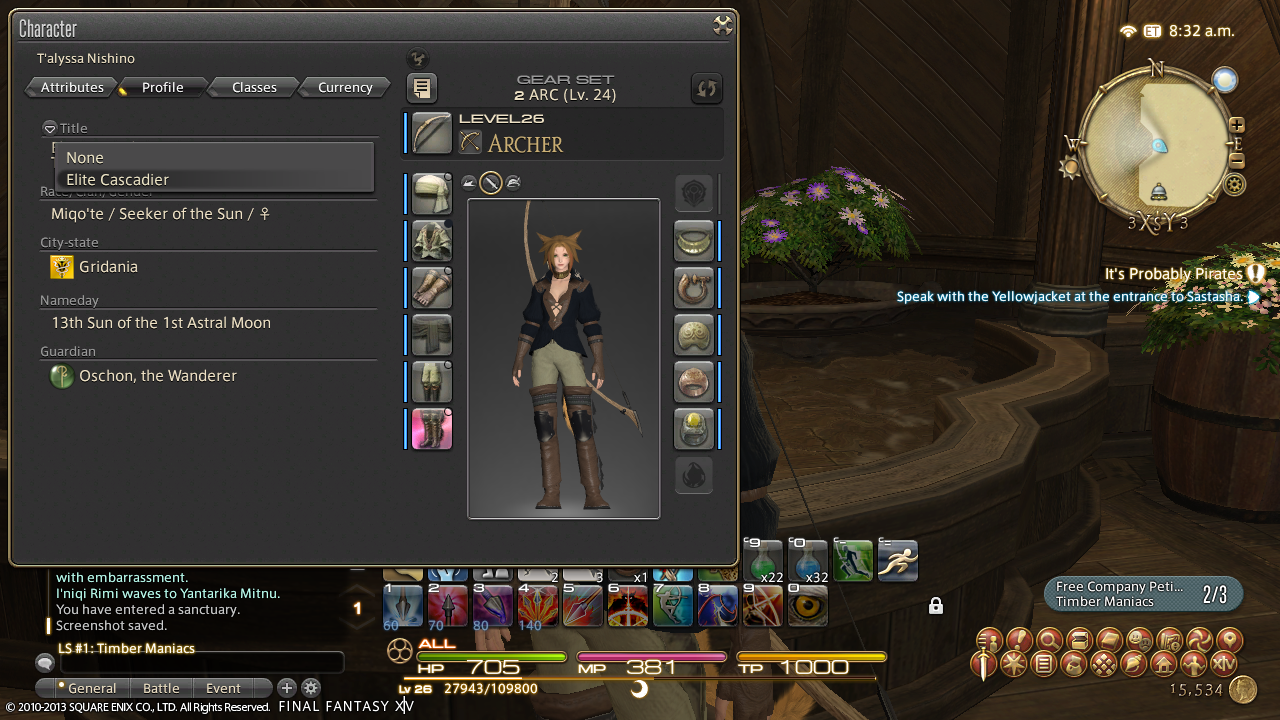
Task: Switch to the Attributes tab
Action: [x=72, y=88]
